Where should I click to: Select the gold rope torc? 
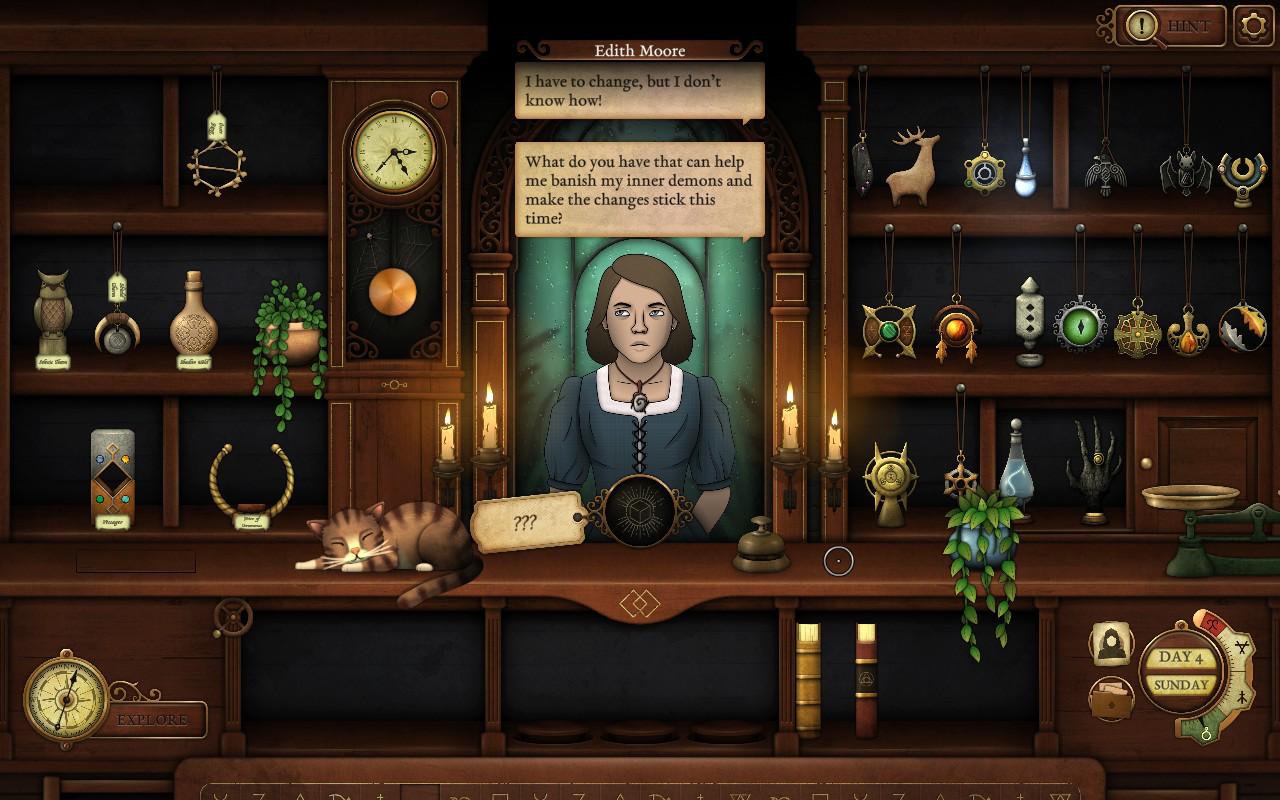coord(251,480)
